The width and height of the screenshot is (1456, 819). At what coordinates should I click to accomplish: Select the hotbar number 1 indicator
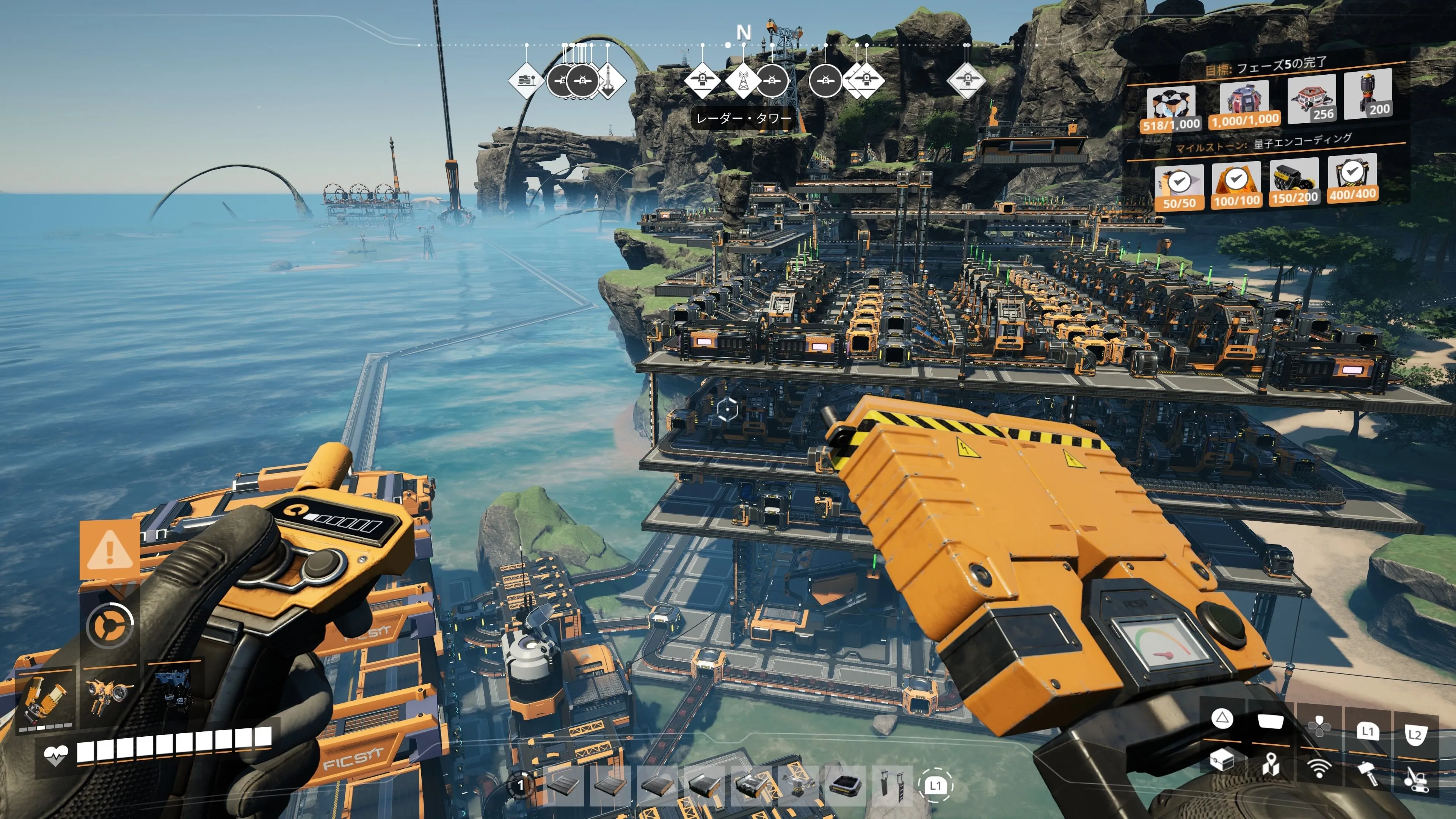coord(521,785)
